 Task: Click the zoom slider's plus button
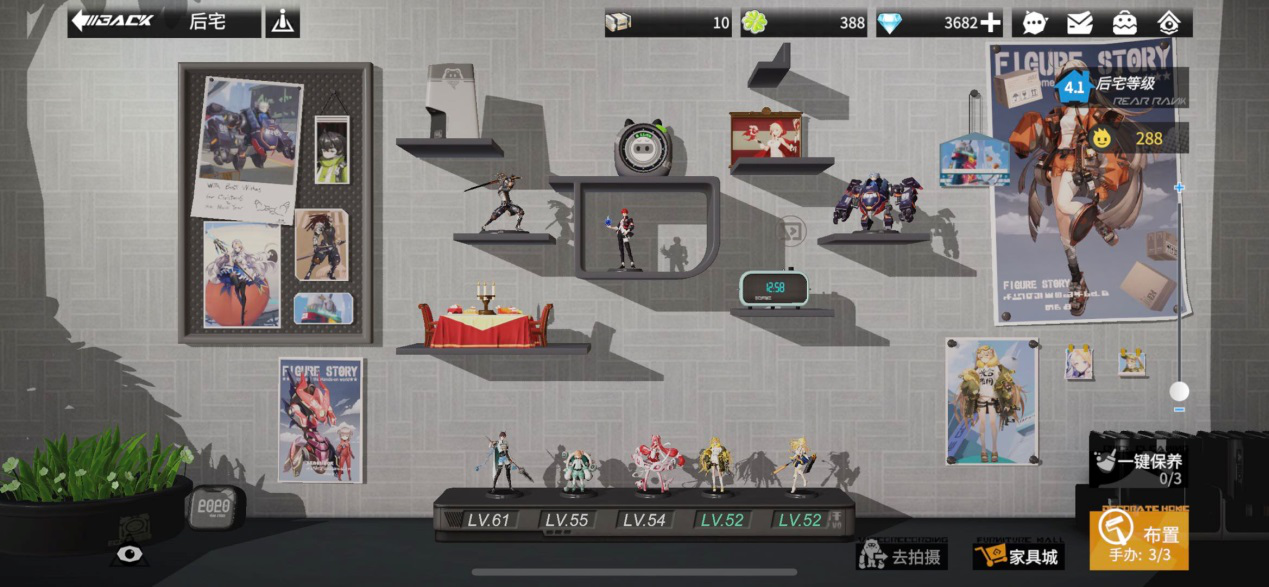[x=1180, y=187]
